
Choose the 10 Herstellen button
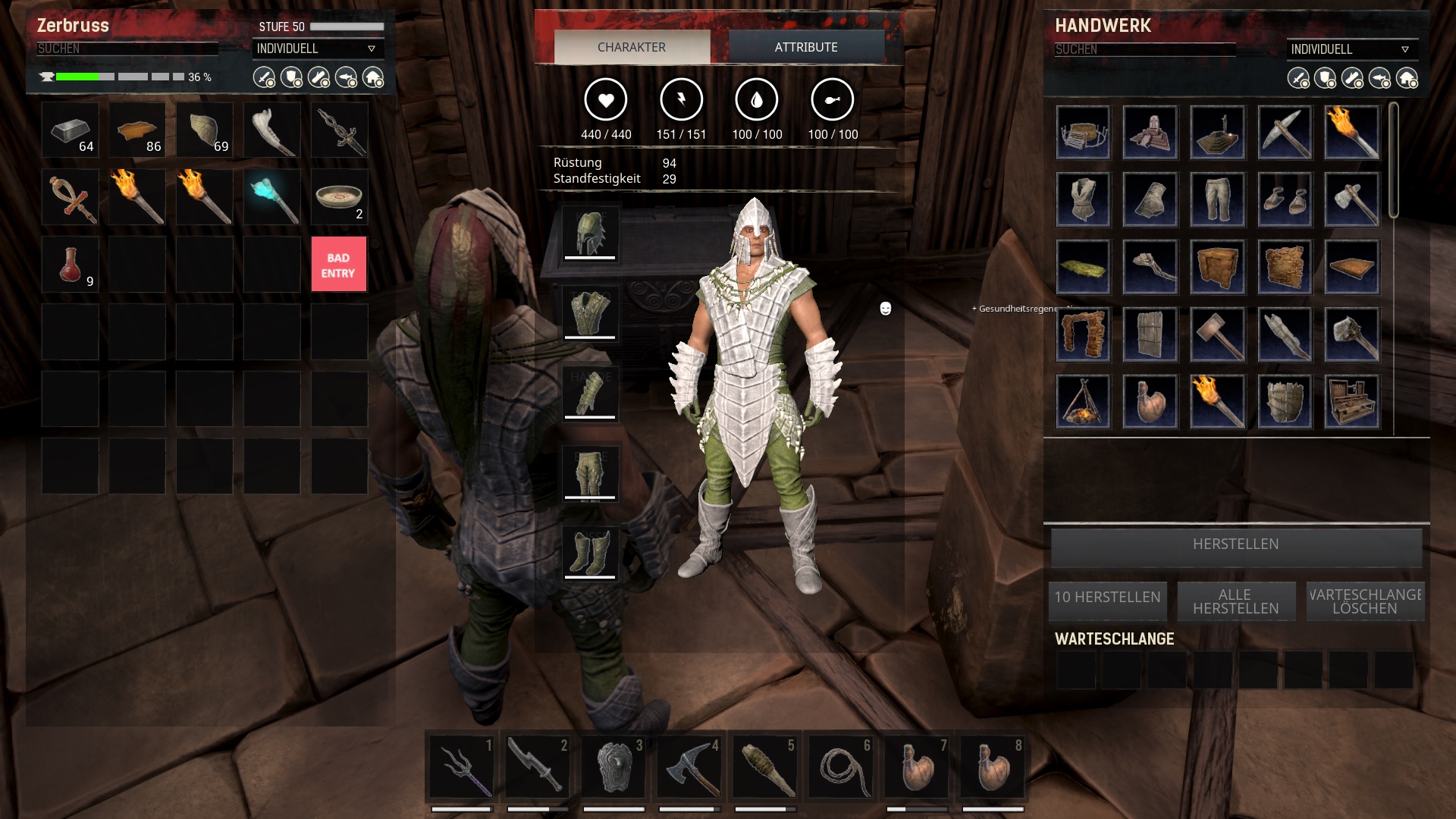click(x=1107, y=598)
